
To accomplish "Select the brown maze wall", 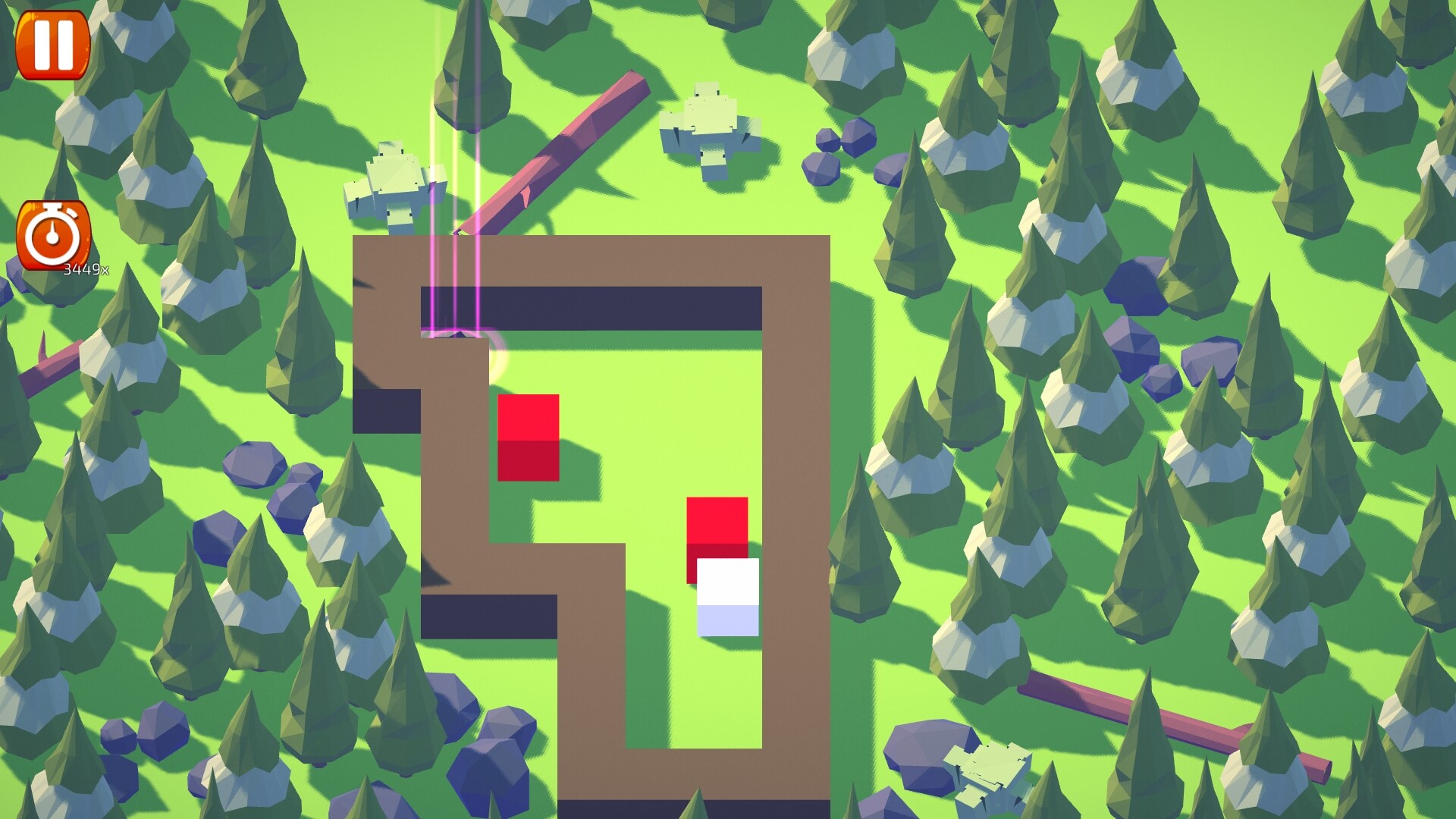I will 796,455.
